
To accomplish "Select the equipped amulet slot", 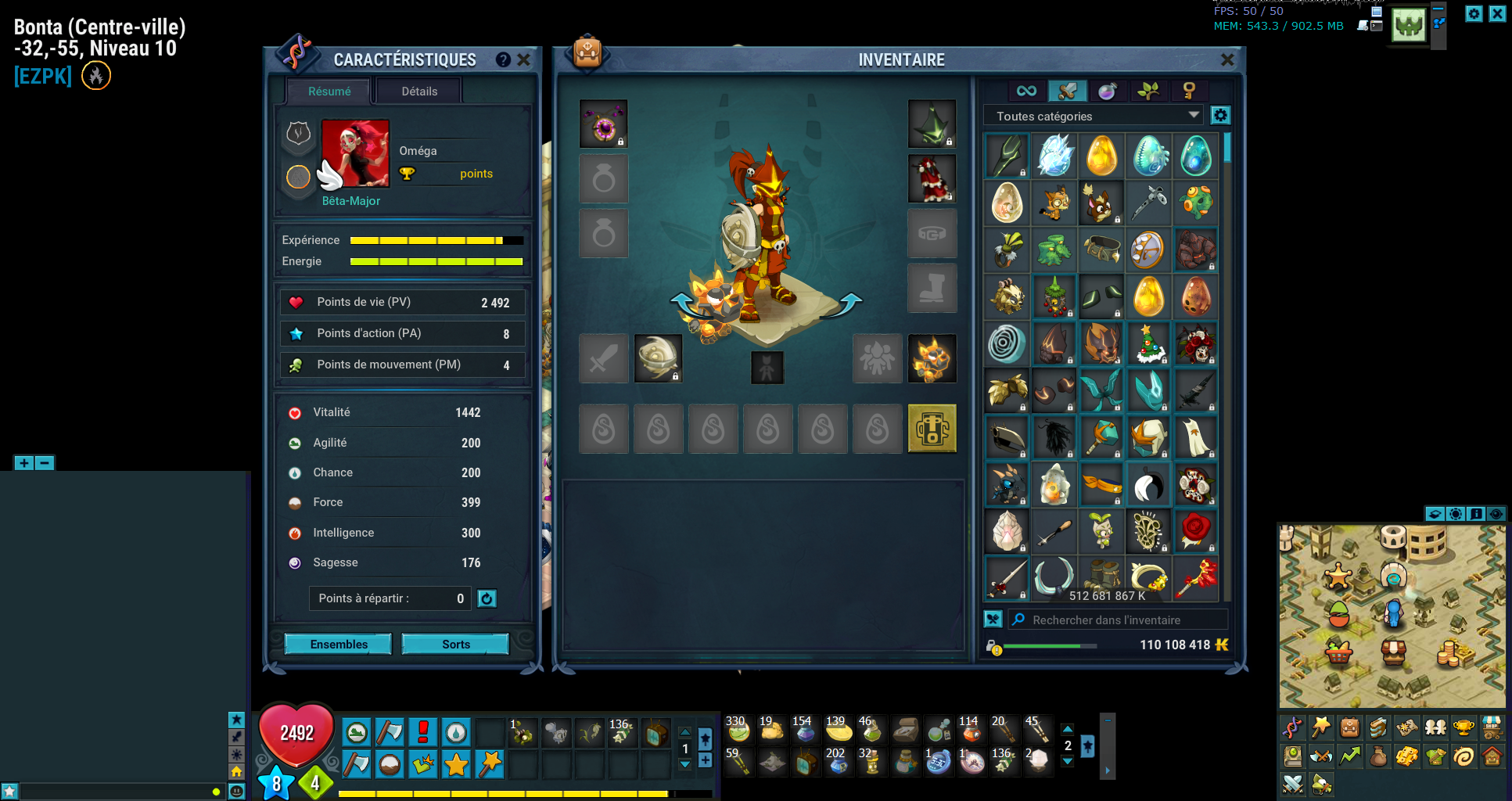I will coord(603,124).
